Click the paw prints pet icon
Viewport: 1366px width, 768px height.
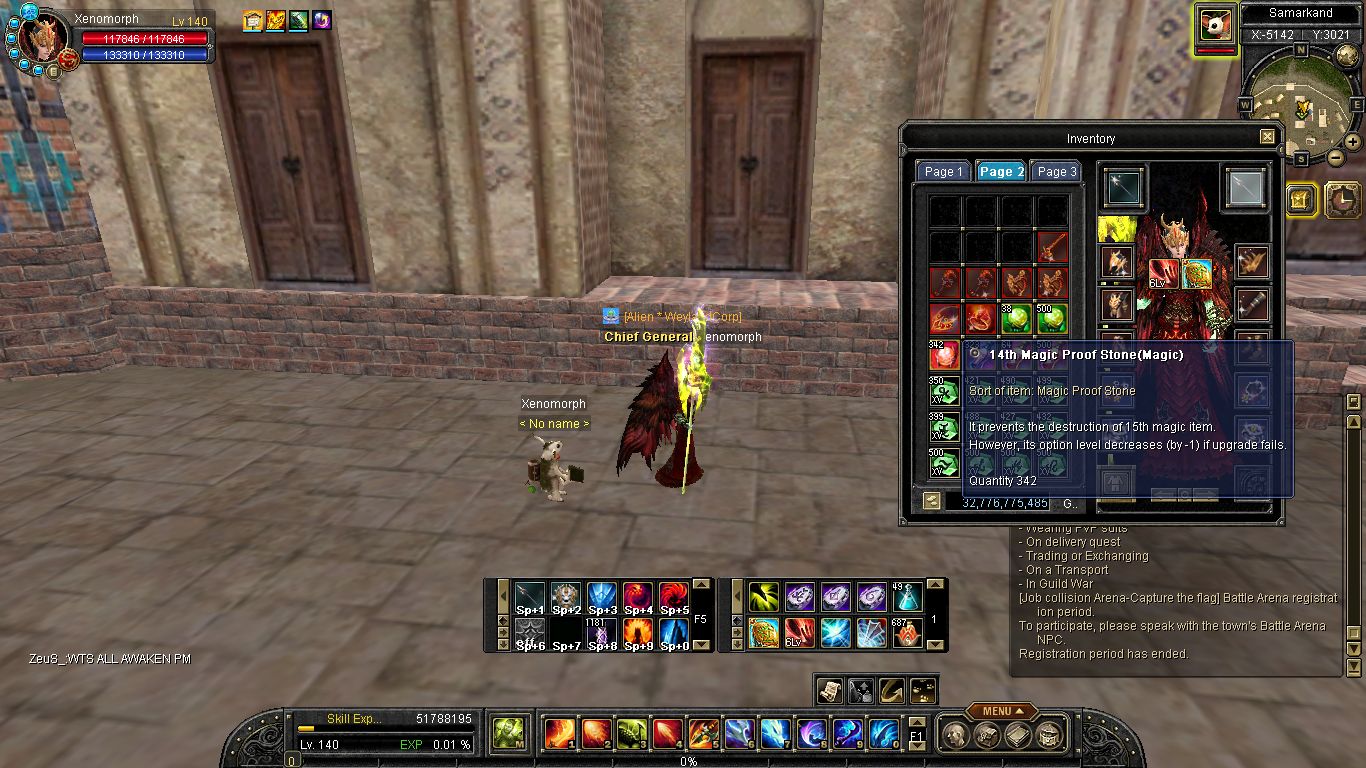click(923, 689)
